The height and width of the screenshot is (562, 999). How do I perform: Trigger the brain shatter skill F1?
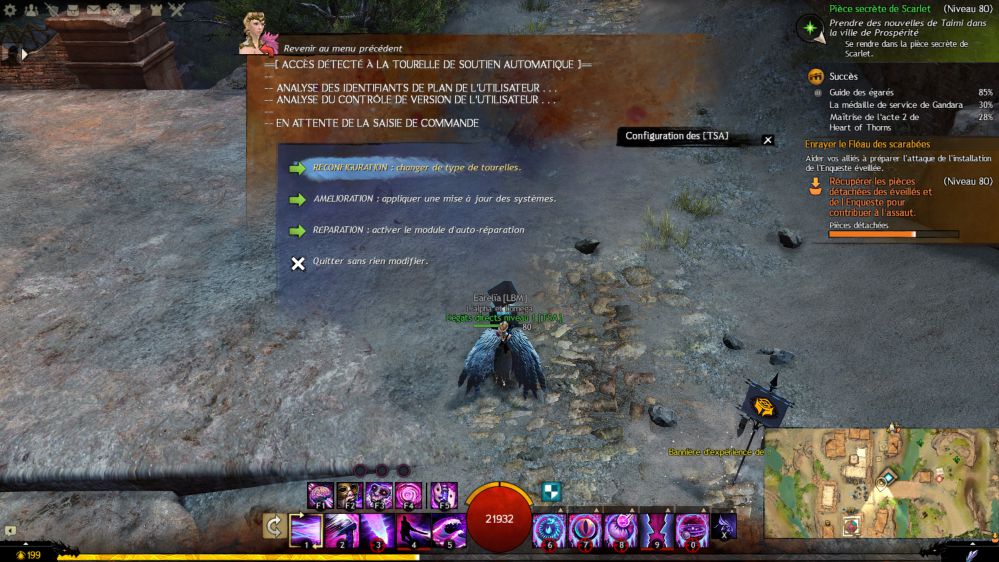coord(320,494)
